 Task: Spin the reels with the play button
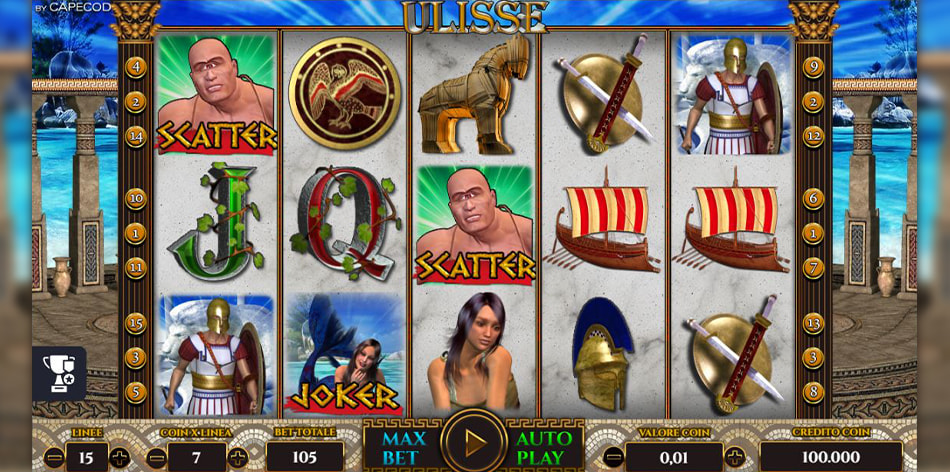pyautogui.click(x=474, y=442)
